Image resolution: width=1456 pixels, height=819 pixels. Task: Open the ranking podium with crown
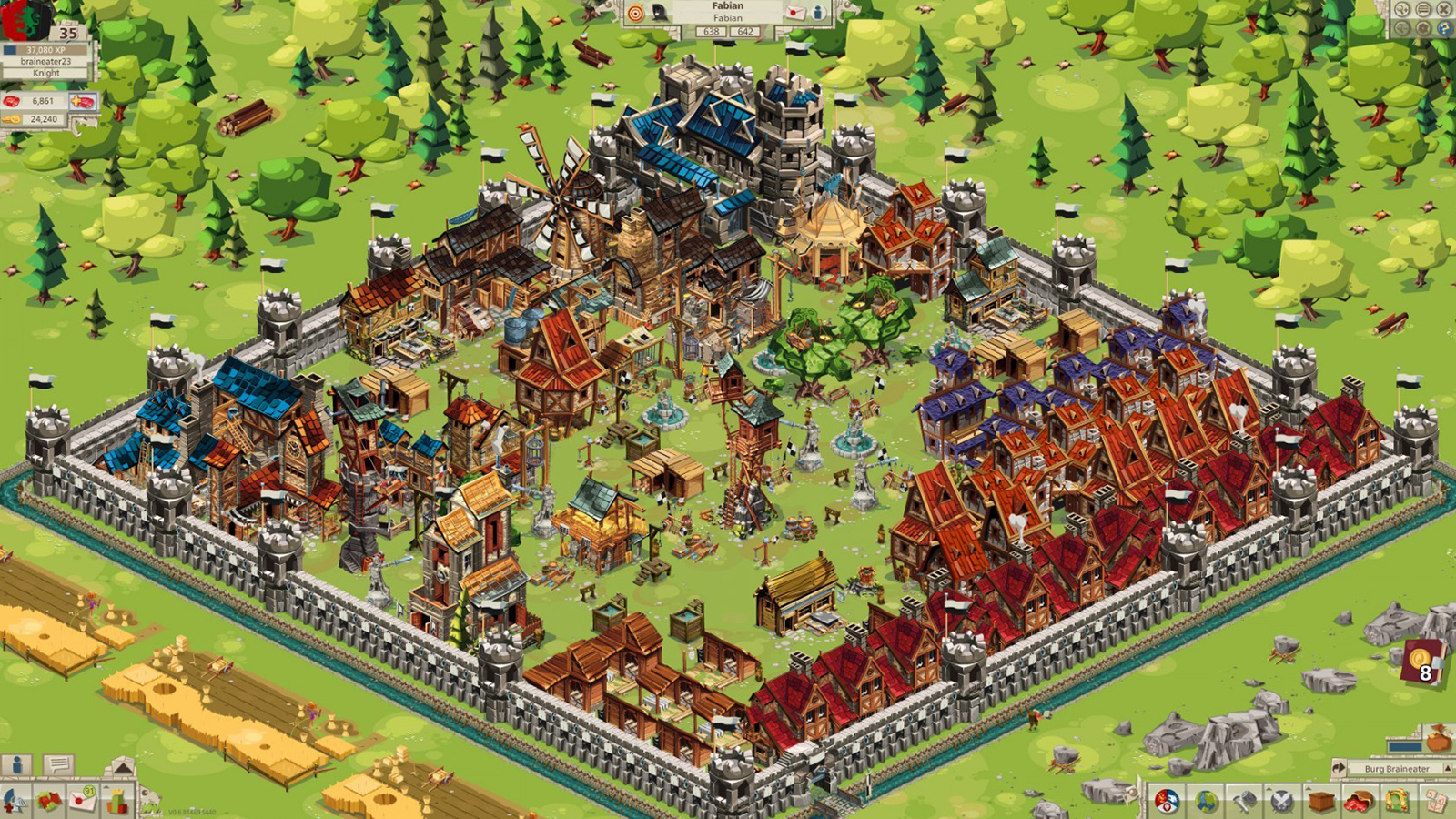[x=116, y=801]
